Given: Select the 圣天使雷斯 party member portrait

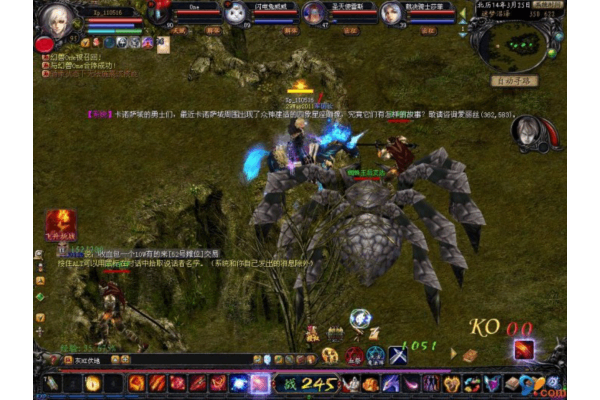Looking at the screenshot, I should [x=313, y=14].
